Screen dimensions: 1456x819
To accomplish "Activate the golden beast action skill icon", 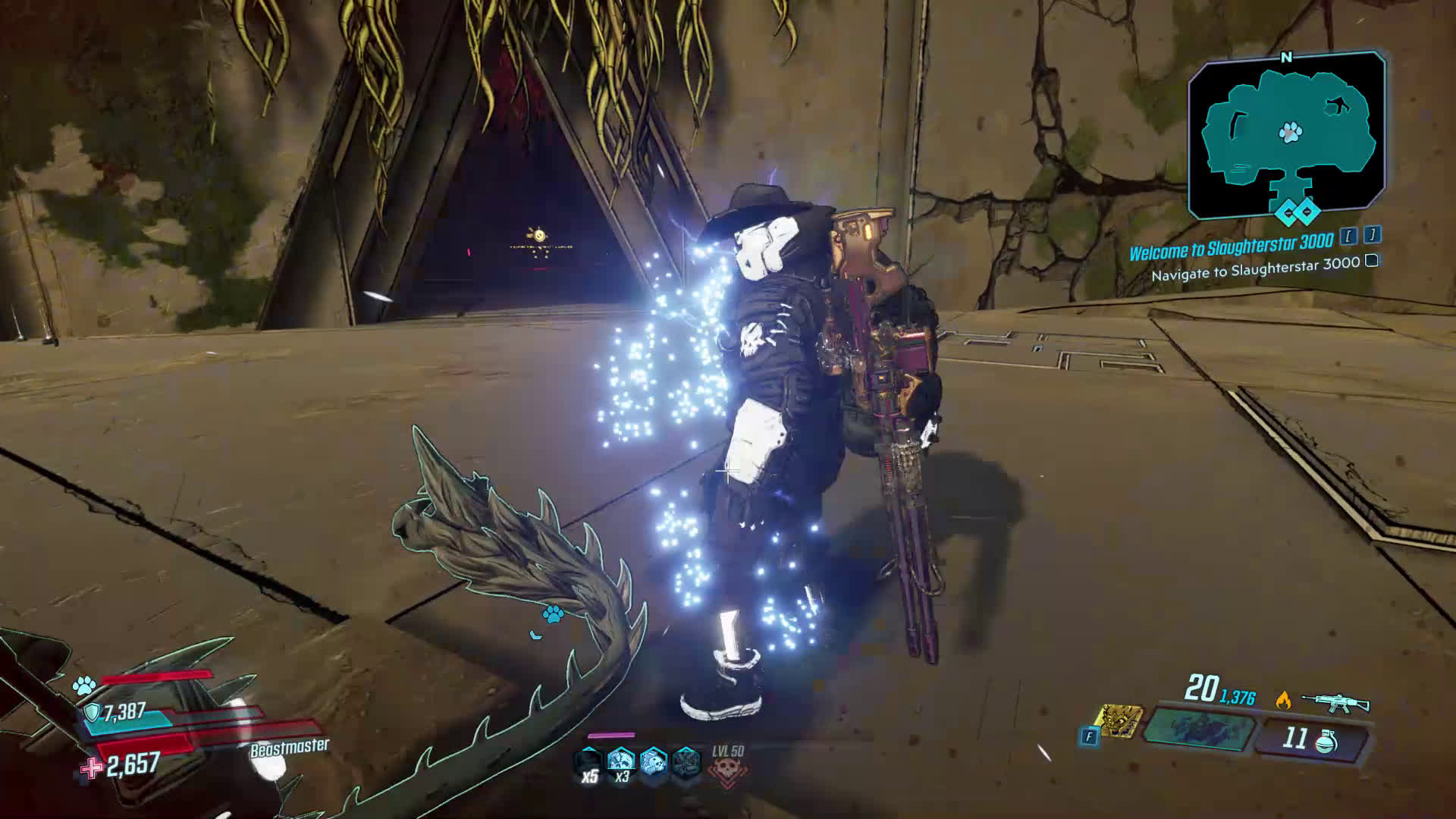I will (x=1120, y=721).
